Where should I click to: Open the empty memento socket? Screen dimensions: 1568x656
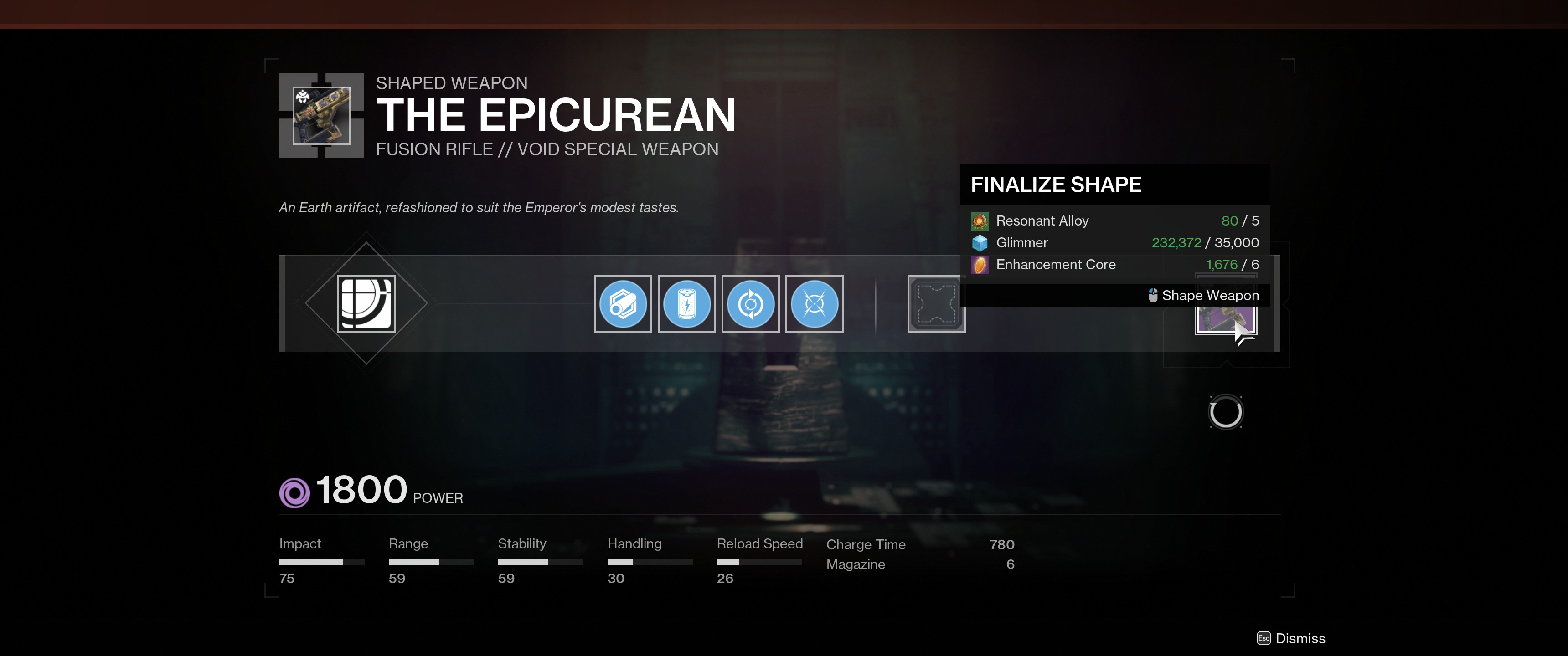coord(936,304)
